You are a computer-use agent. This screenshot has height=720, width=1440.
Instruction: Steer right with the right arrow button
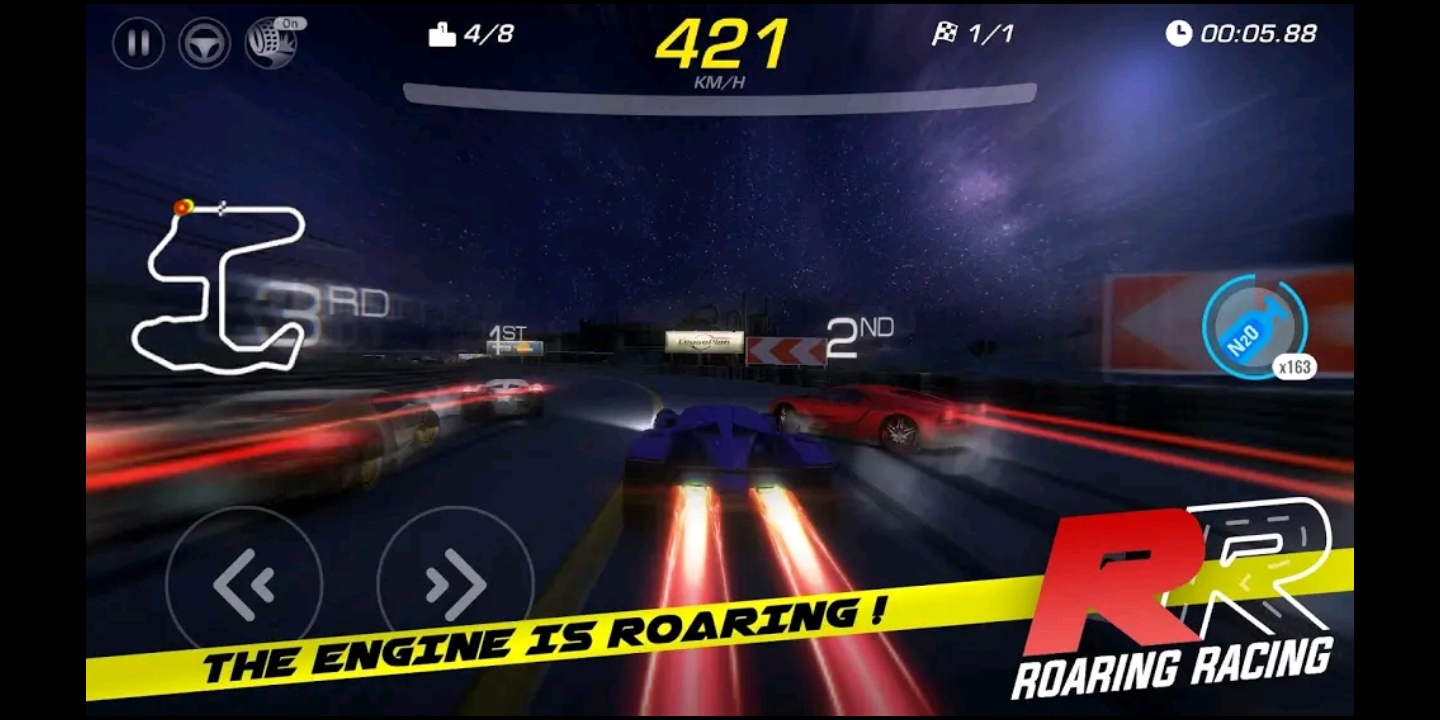[455, 584]
